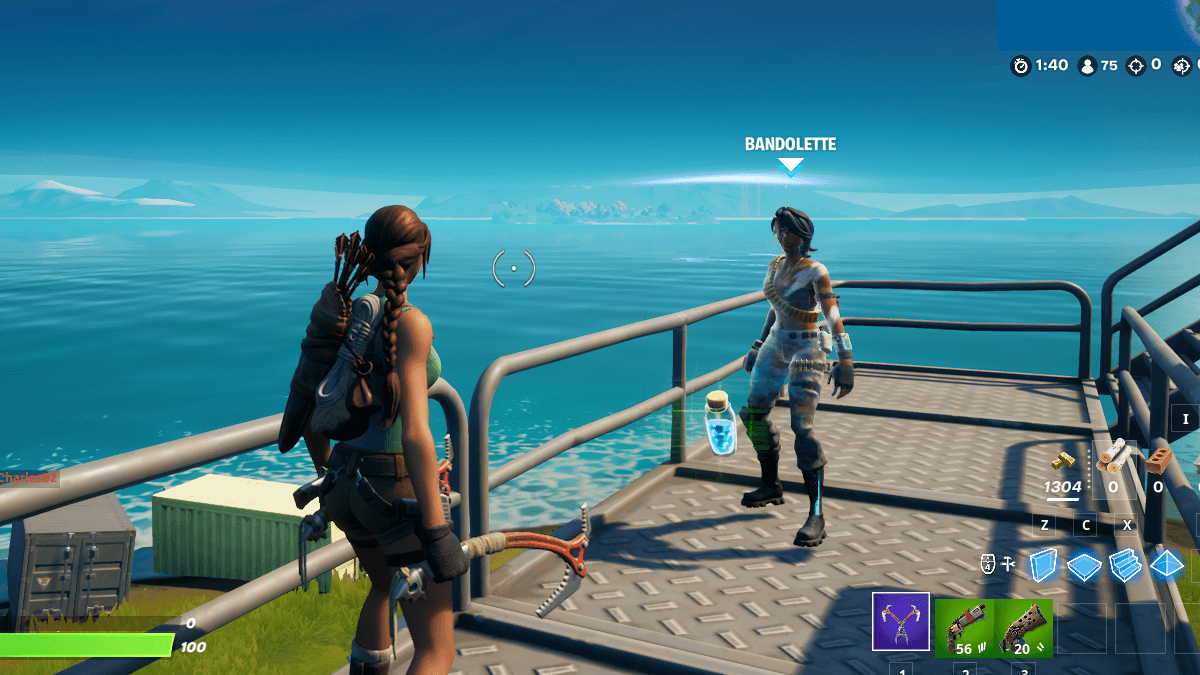
Task: Choose the floor building piece
Action: [1084, 566]
